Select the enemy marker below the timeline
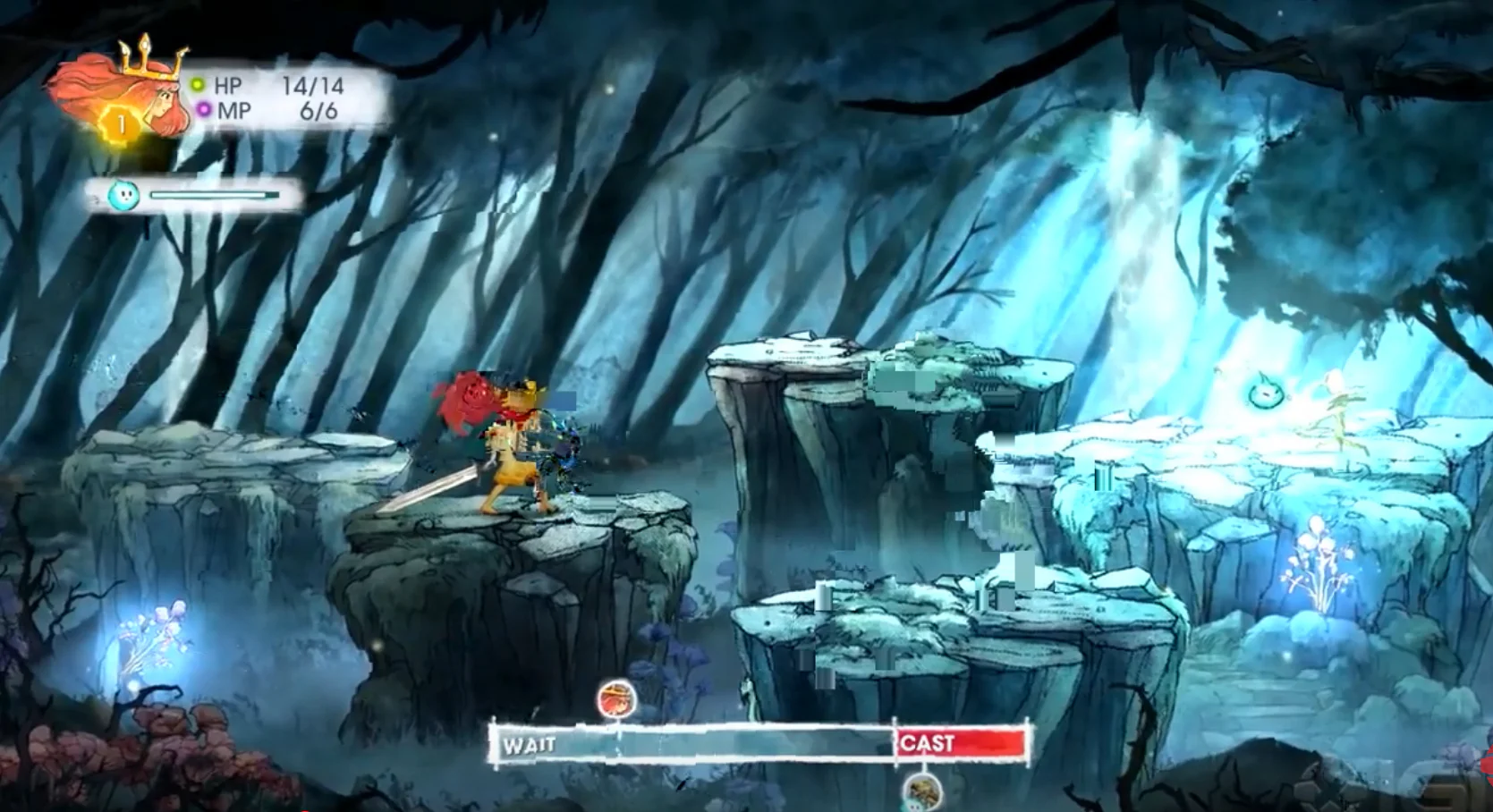The image size is (1493, 812). click(922, 792)
